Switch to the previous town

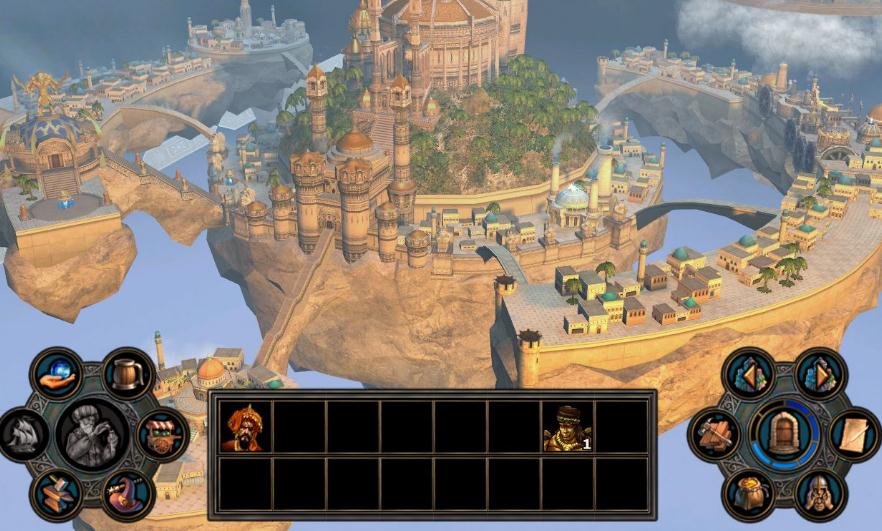[748, 374]
